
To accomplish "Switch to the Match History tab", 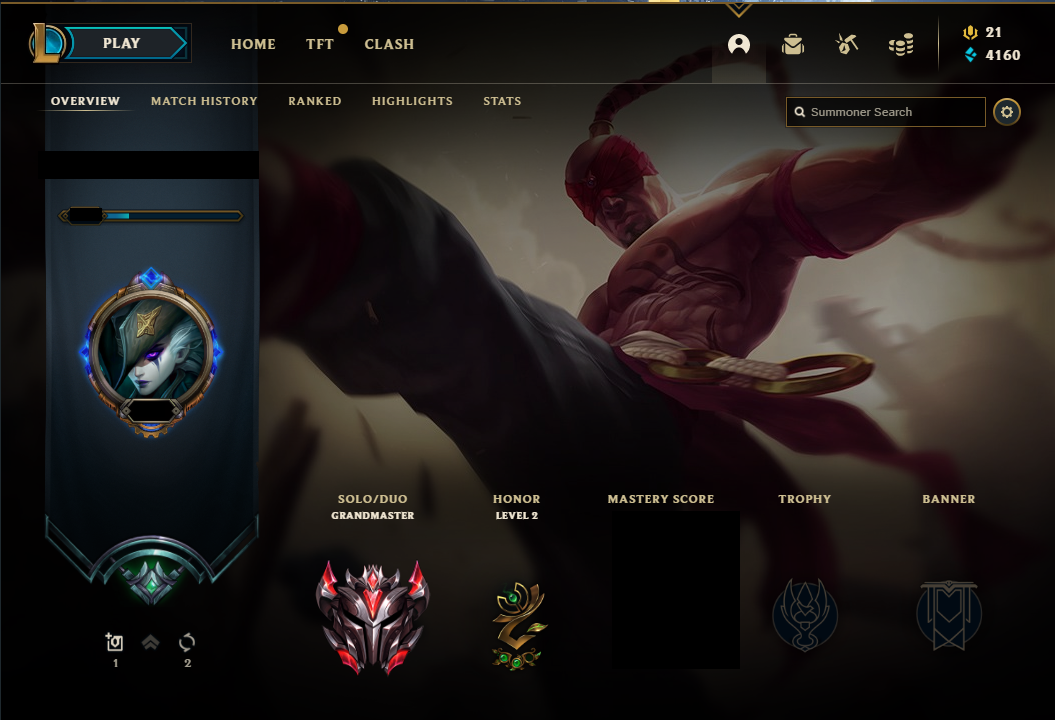I will click(x=204, y=101).
